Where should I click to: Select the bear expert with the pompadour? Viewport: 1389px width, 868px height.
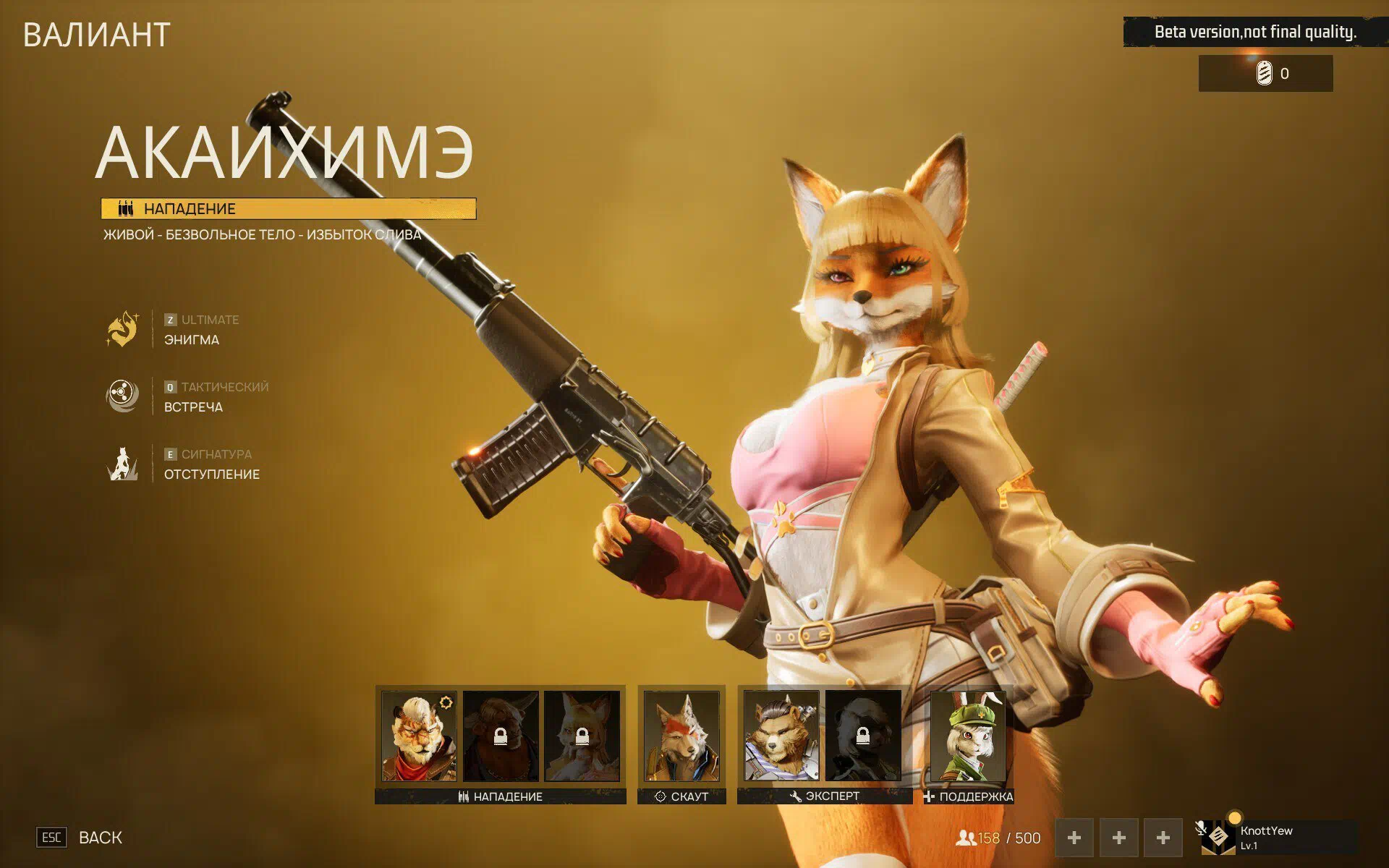[781, 735]
